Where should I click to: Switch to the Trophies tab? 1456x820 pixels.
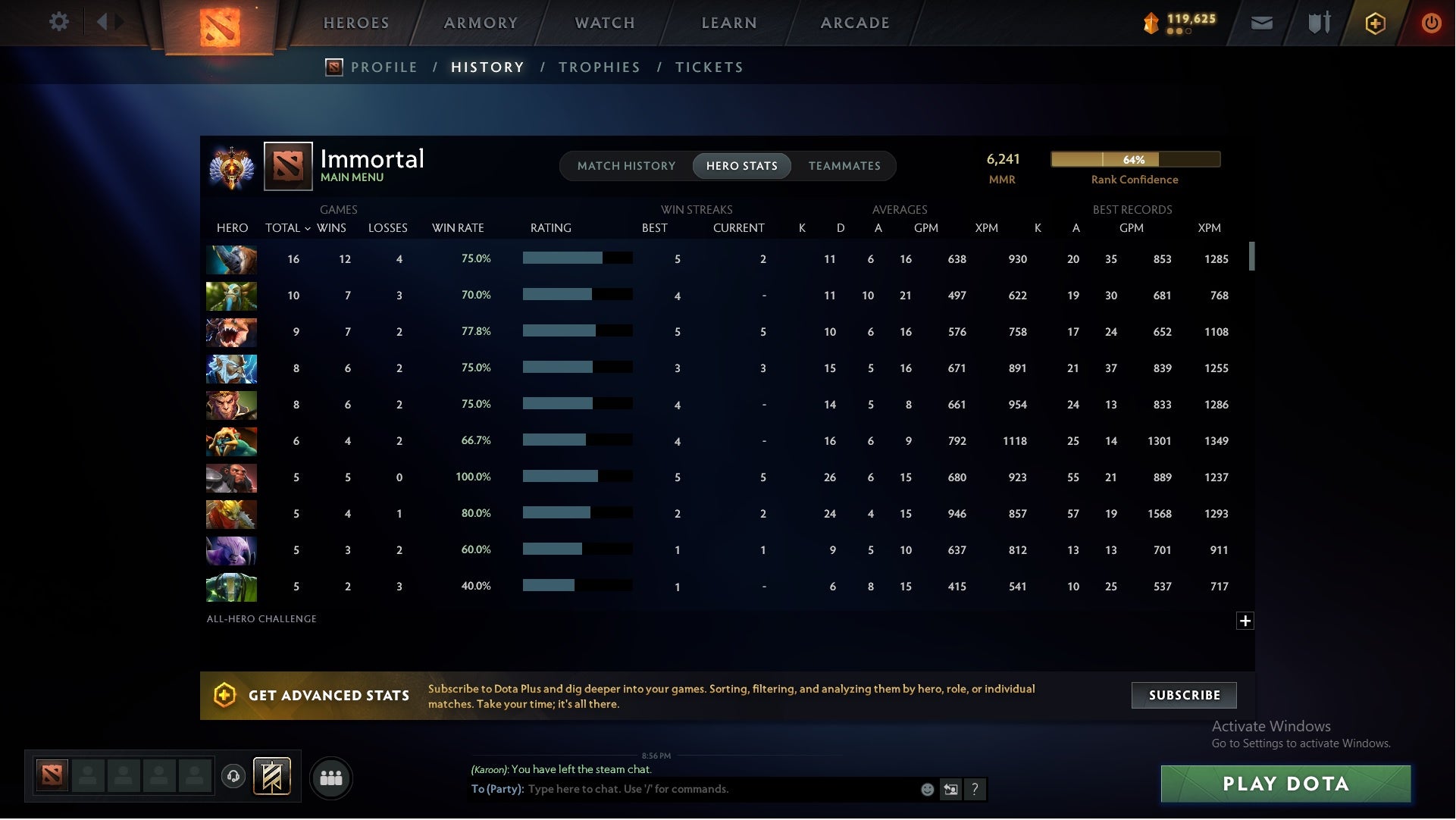[x=599, y=67]
